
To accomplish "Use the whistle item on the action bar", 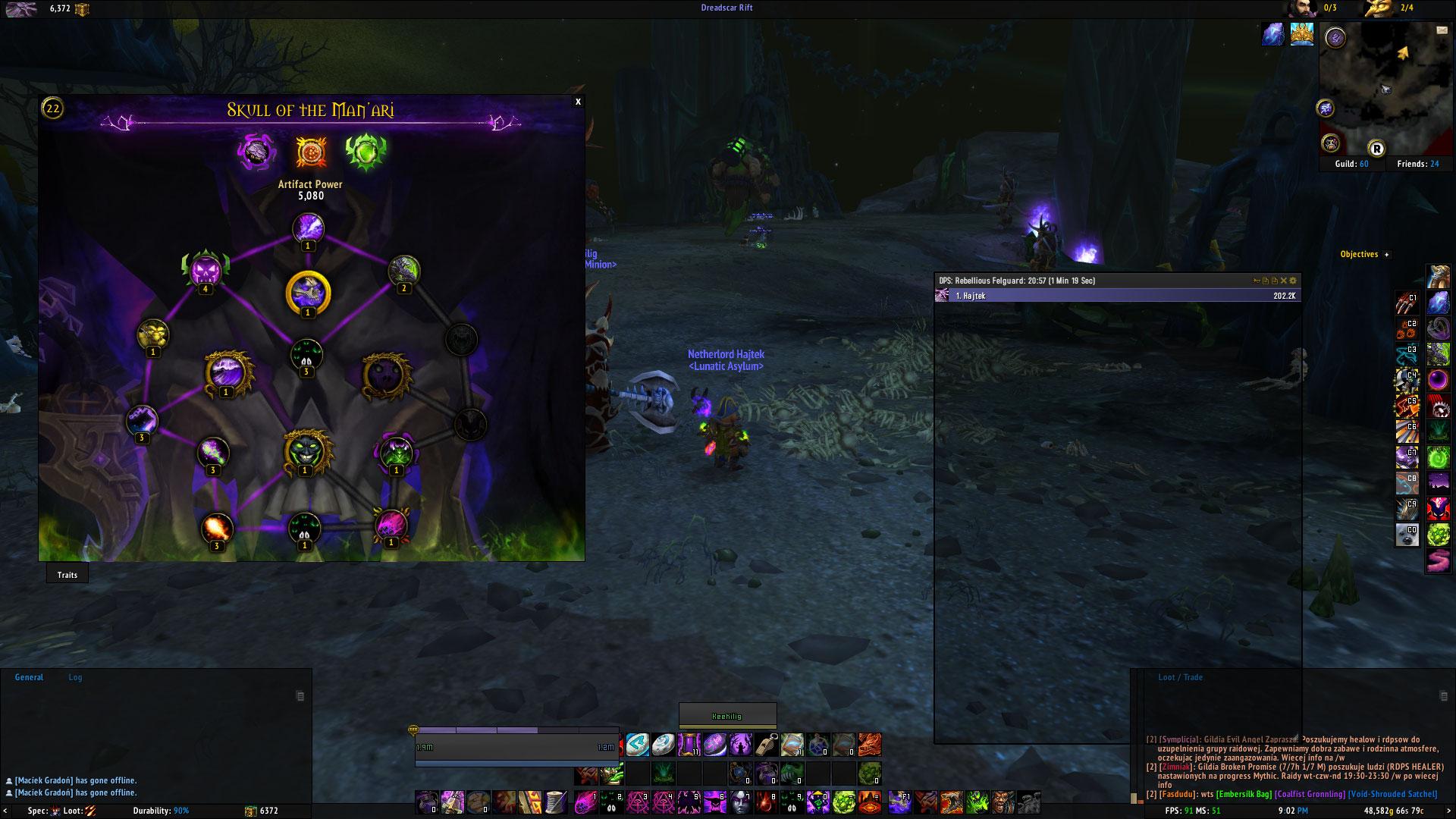I will (x=766, y=745).
